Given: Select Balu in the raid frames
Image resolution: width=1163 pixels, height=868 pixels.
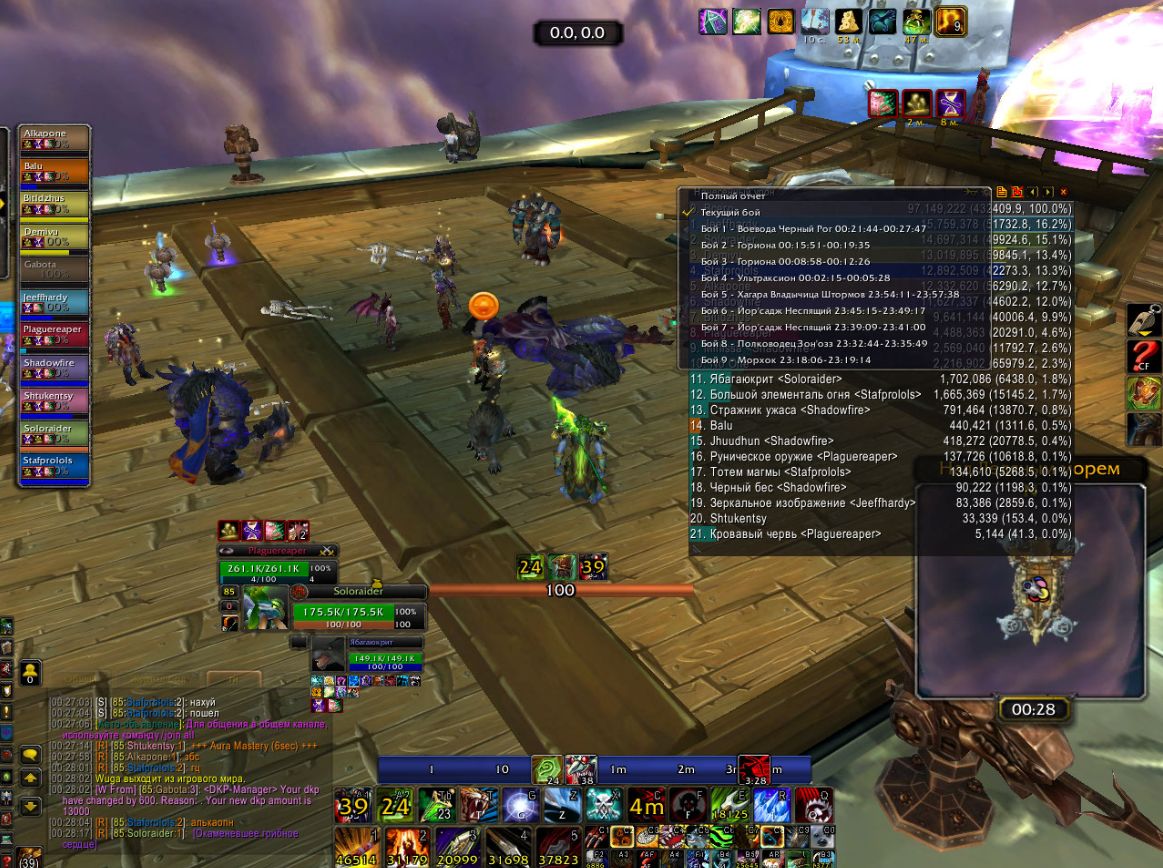Looking at the screenshot, I should 55,171.
